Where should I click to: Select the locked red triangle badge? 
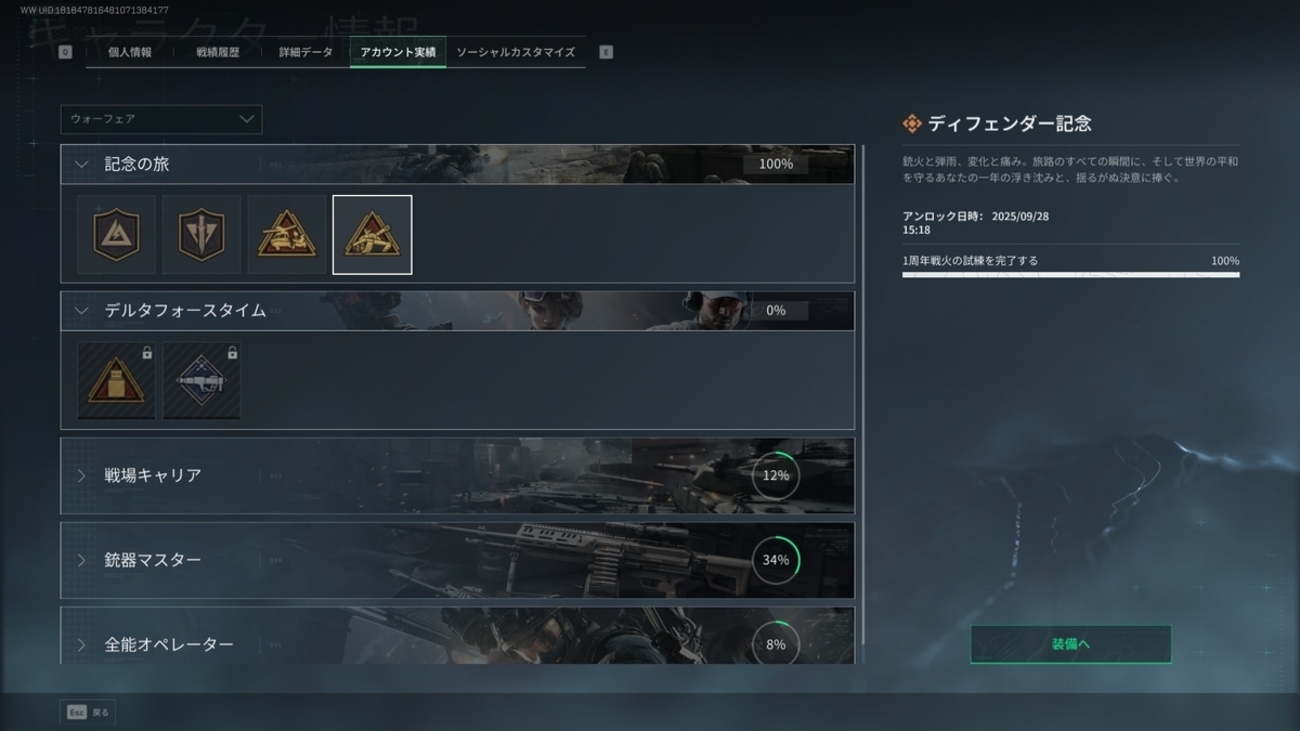click(117, 381)
